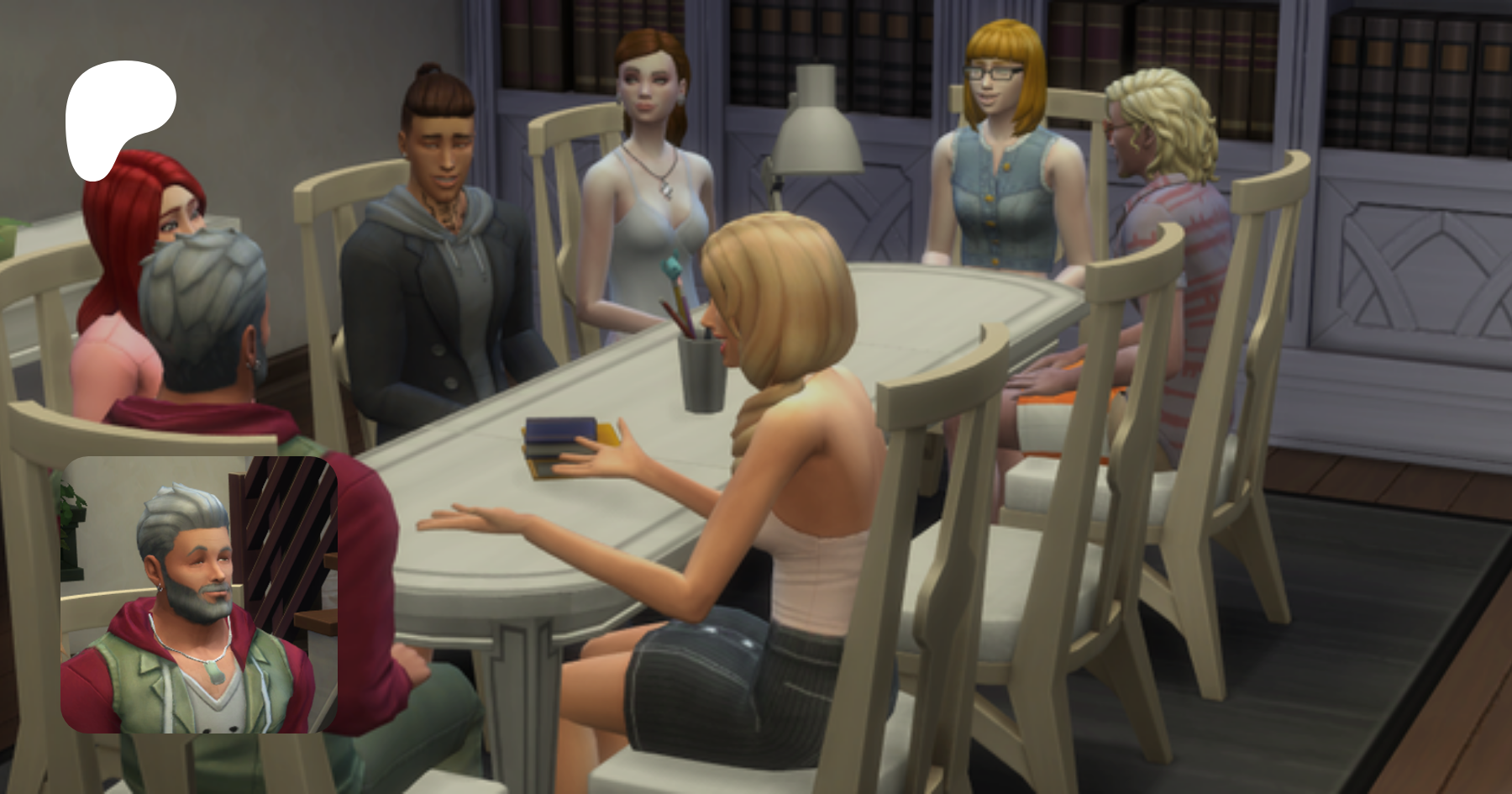Open the grey-haired creator avatar thumbnail
This screenshot has width=1512, height=794.
(199, 595)
